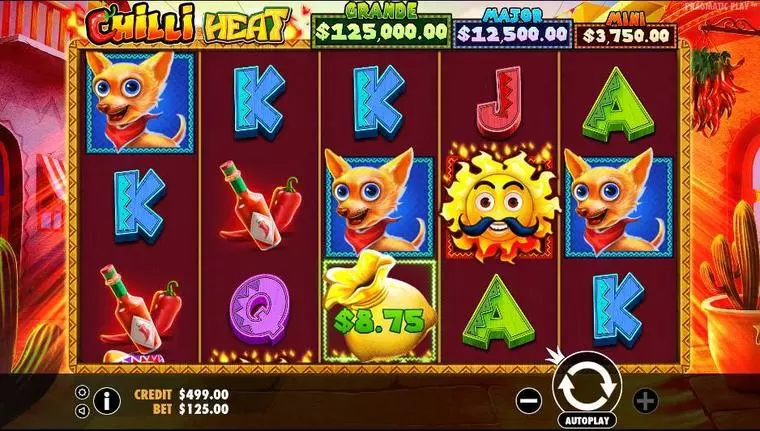Open the game info paytable
The height and width of the screenshot is (431, 760).
click(107, 401)
